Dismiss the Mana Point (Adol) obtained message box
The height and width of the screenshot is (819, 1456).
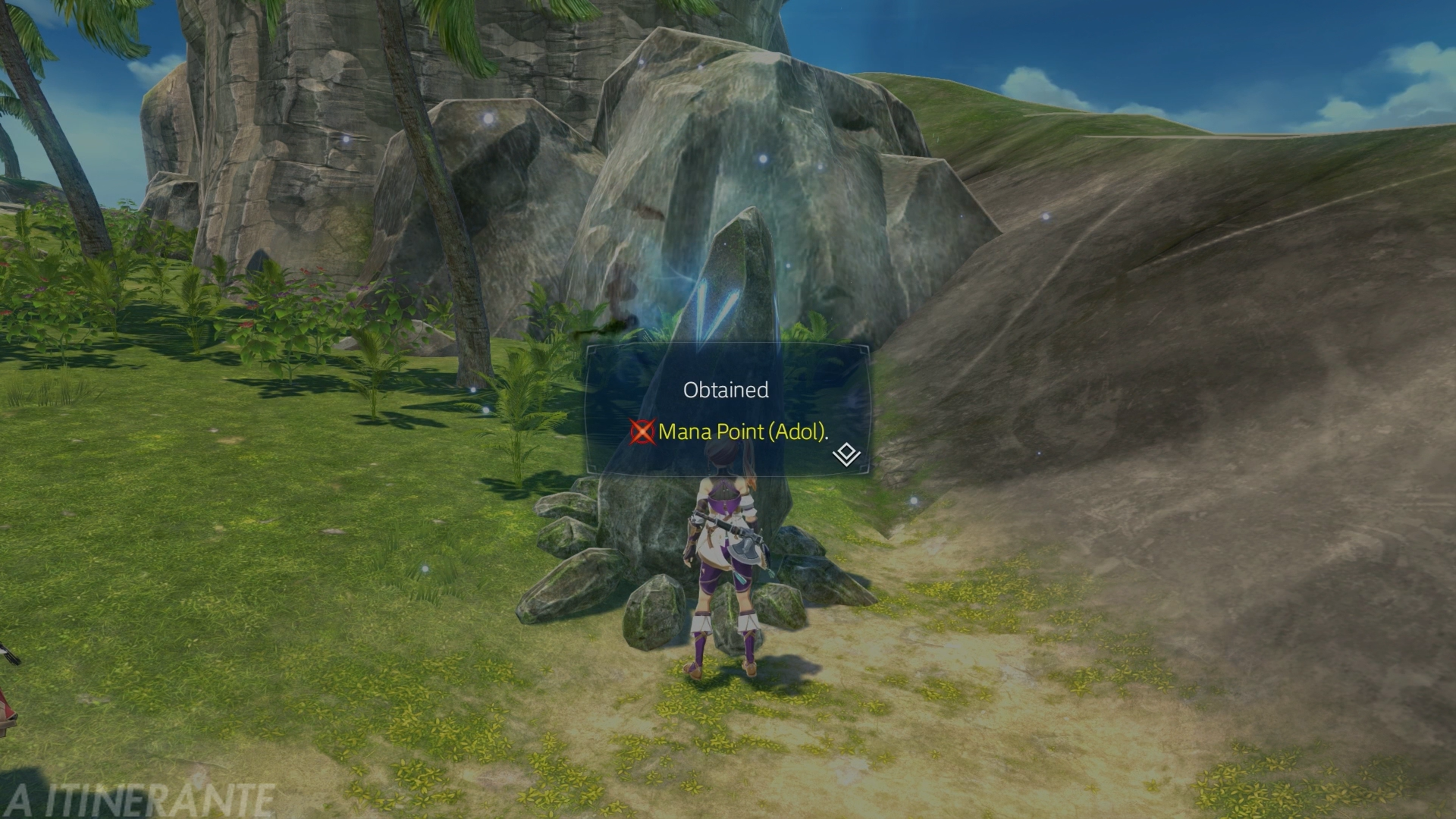click(726, 410)
